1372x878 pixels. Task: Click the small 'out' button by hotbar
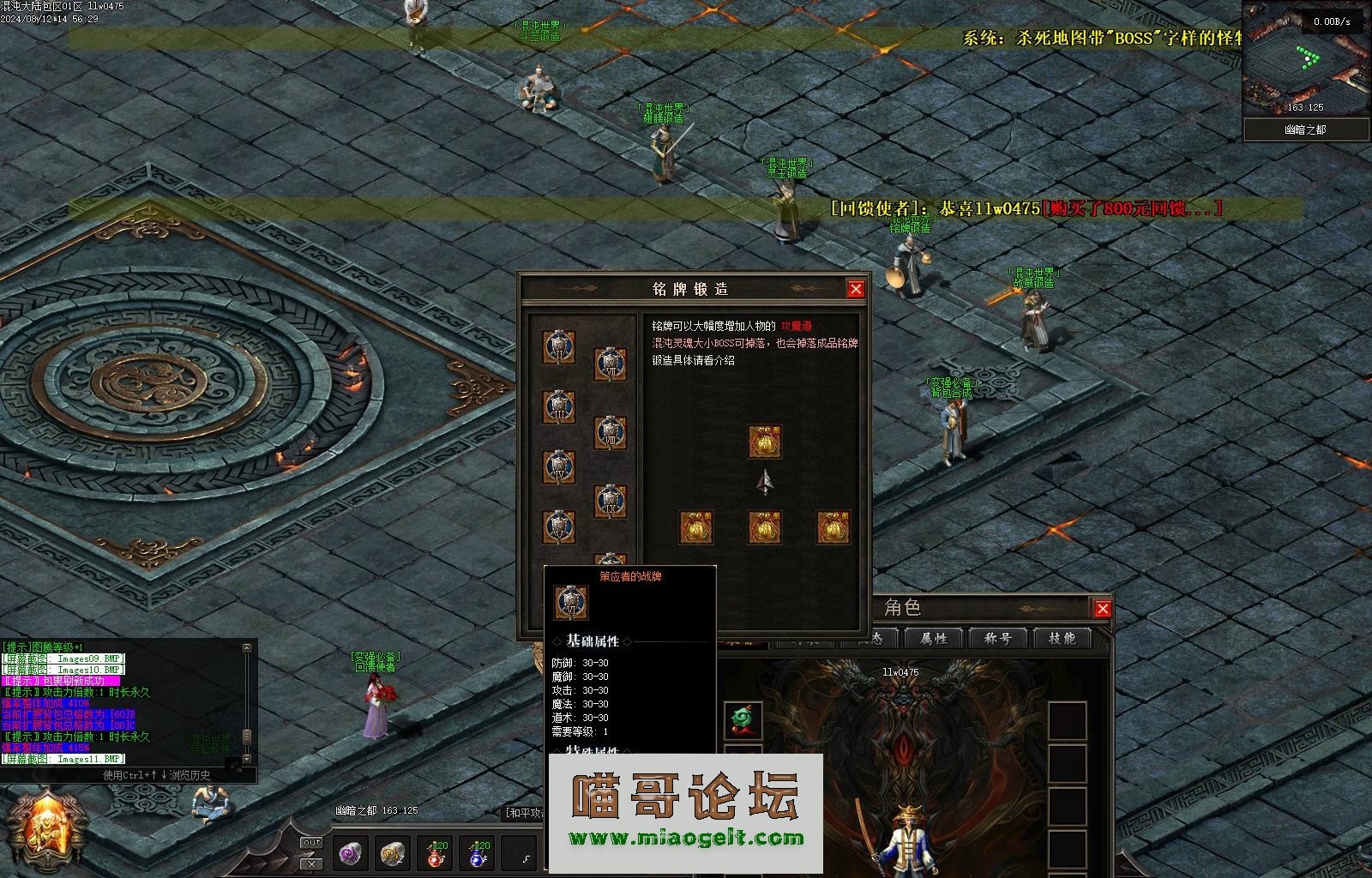[x=312, y=843]
